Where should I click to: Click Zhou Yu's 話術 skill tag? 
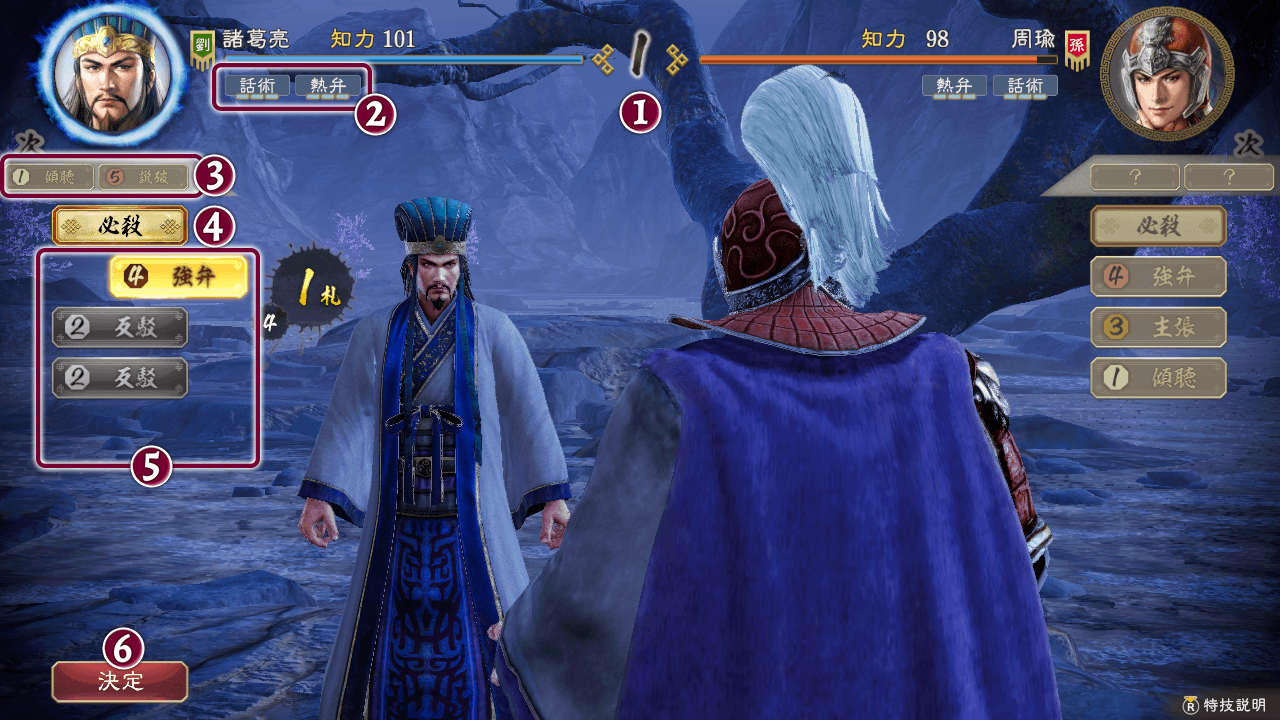pos(1025,86)
